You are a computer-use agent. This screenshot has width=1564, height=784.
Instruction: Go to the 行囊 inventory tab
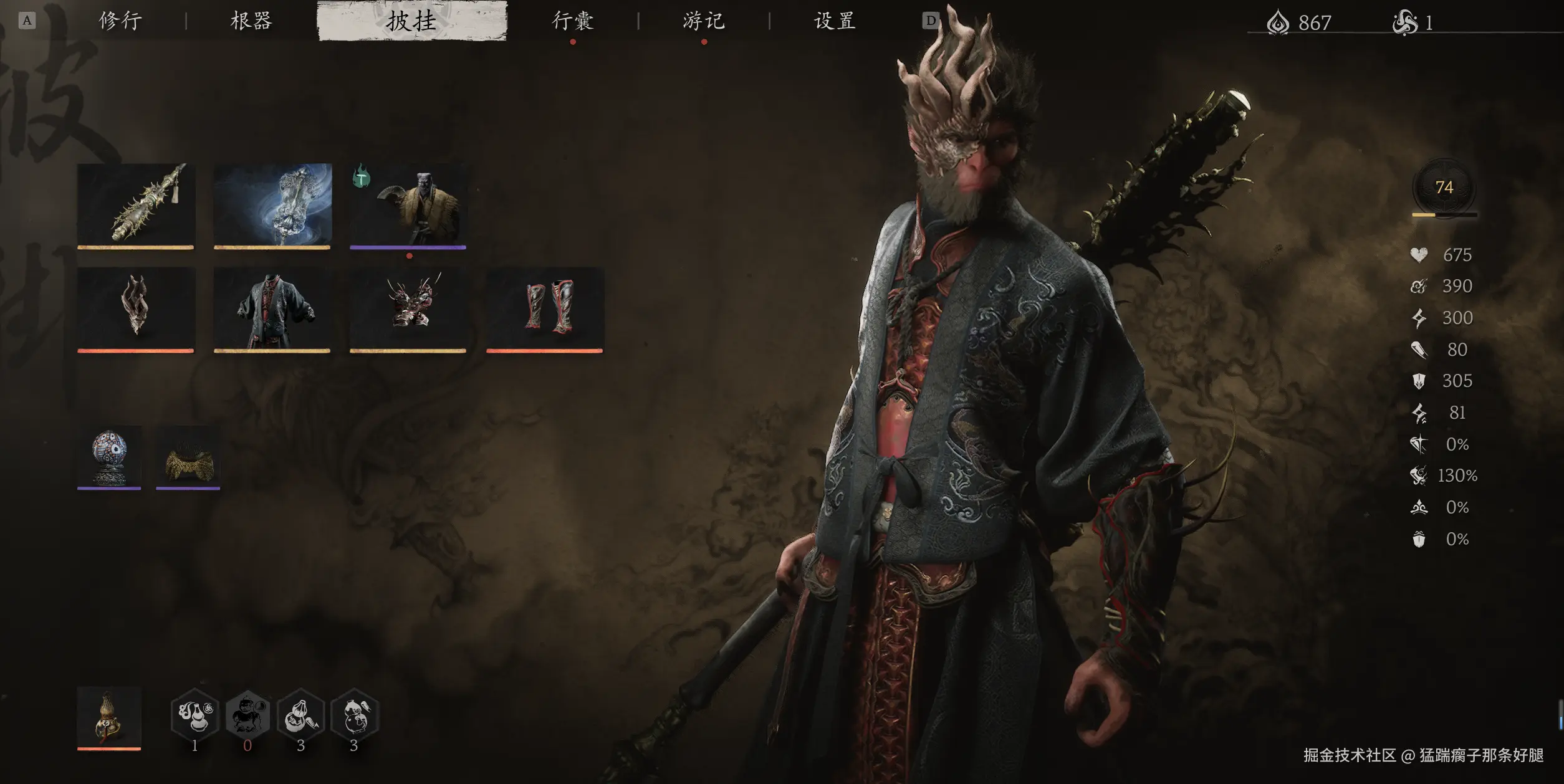[572, 21]
